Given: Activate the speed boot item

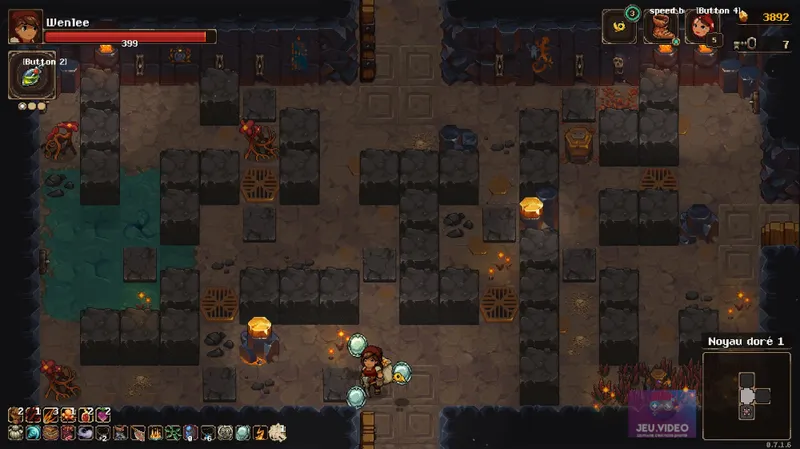Looking at the screenshot, I should [661, 27].
